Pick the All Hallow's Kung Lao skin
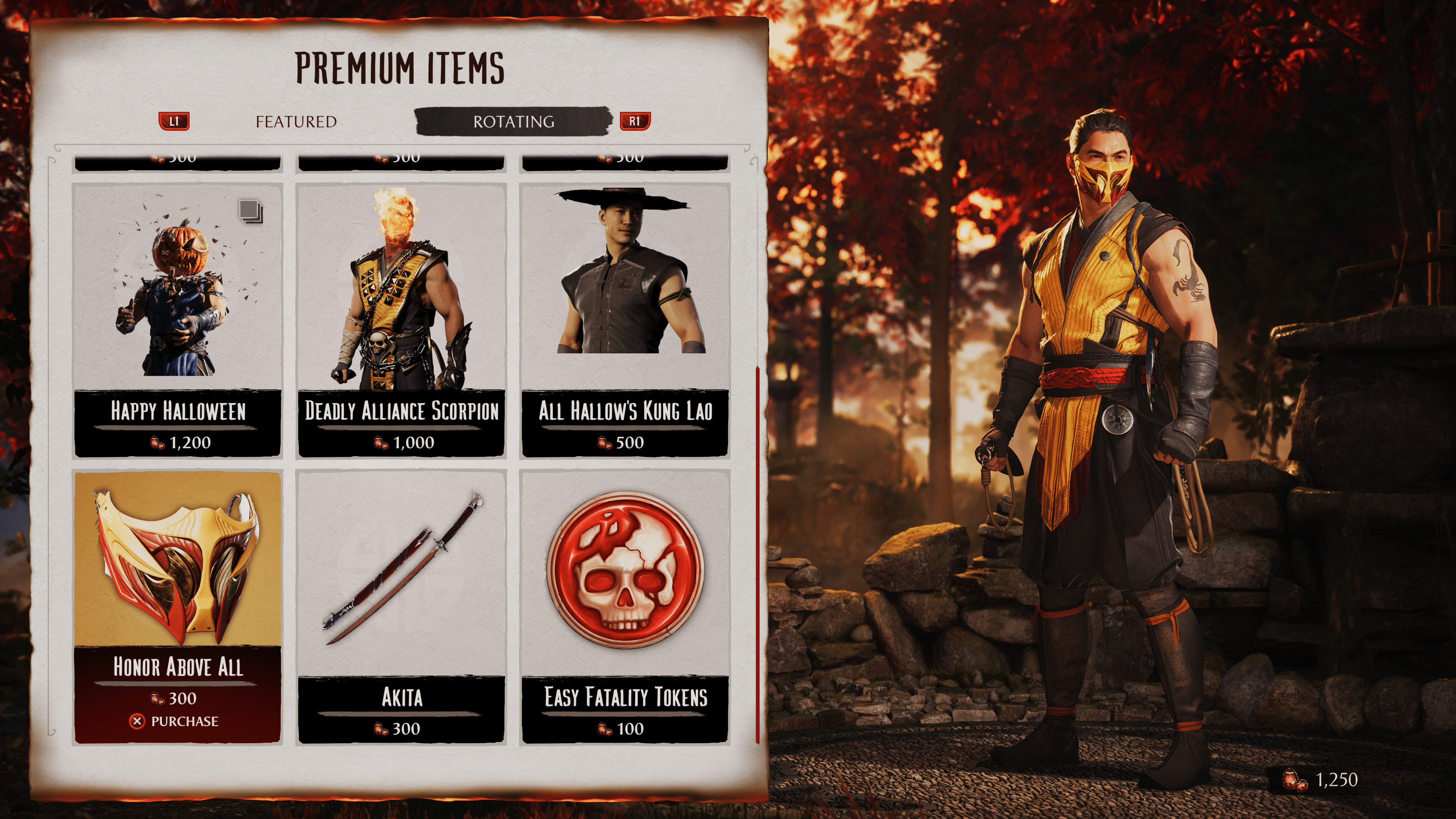This screenshot has width=1456, height=819. click(x=624, y=320)
